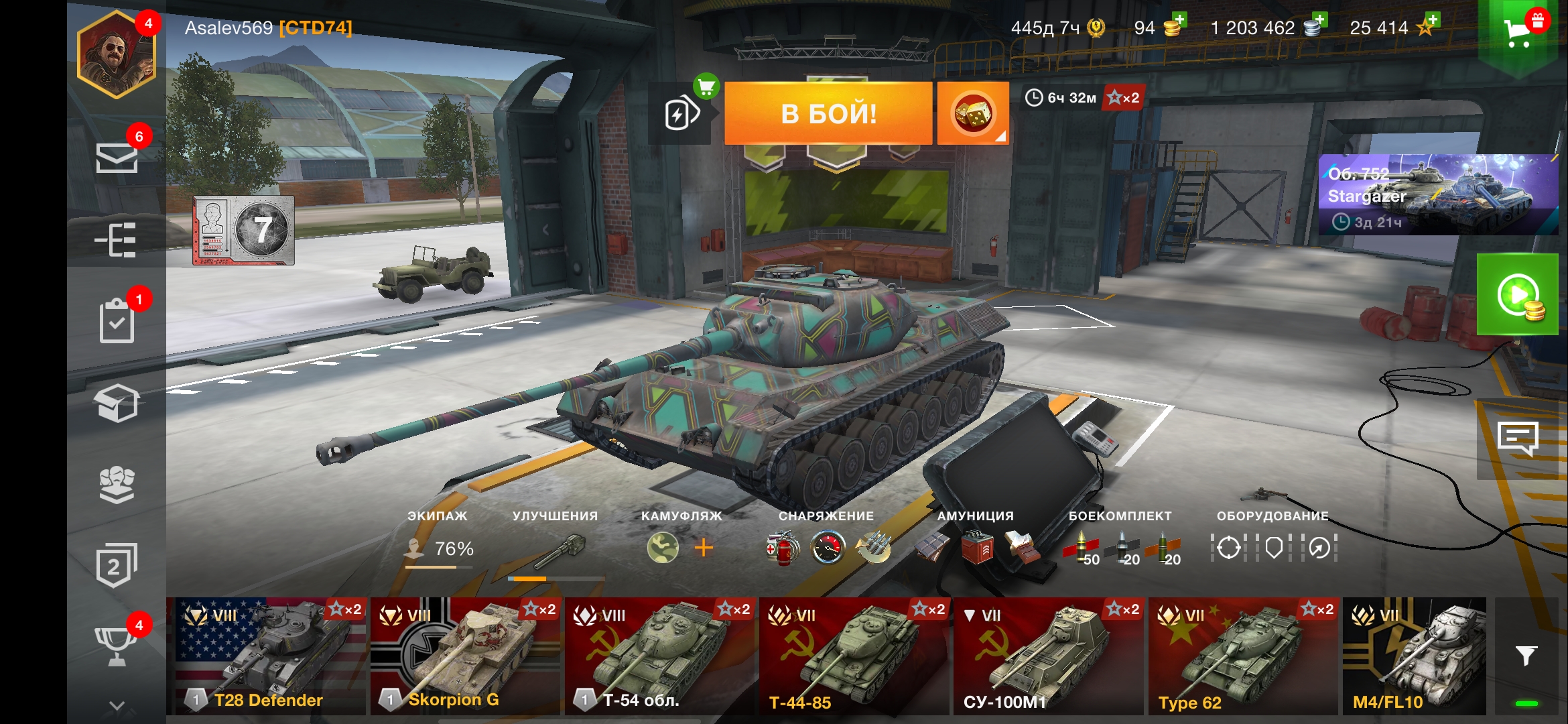Start battle with the В БОЙ! button

tap(828, 114)
